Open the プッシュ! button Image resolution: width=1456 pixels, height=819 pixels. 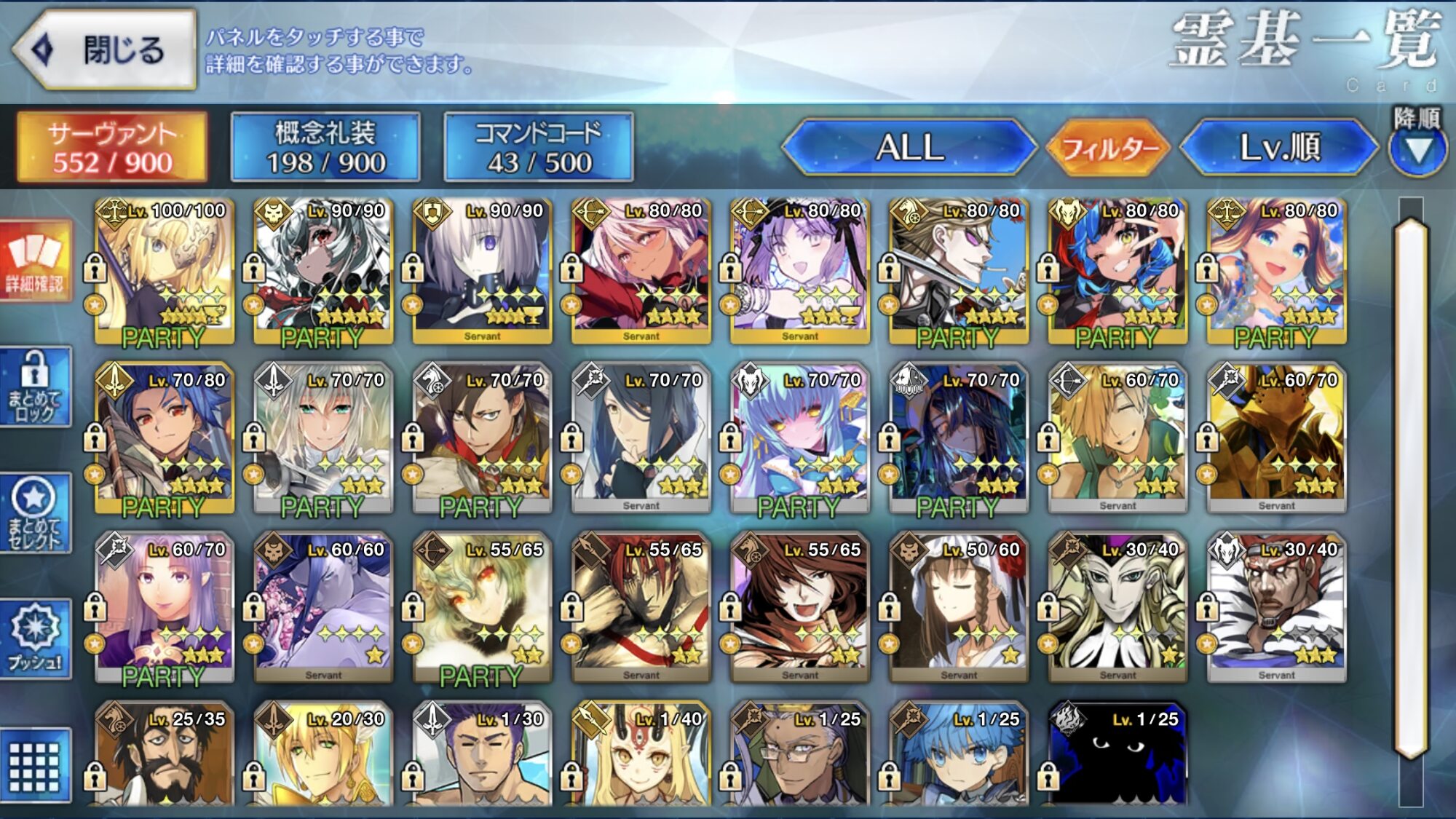pyautogui.click(x=35, y=639)
